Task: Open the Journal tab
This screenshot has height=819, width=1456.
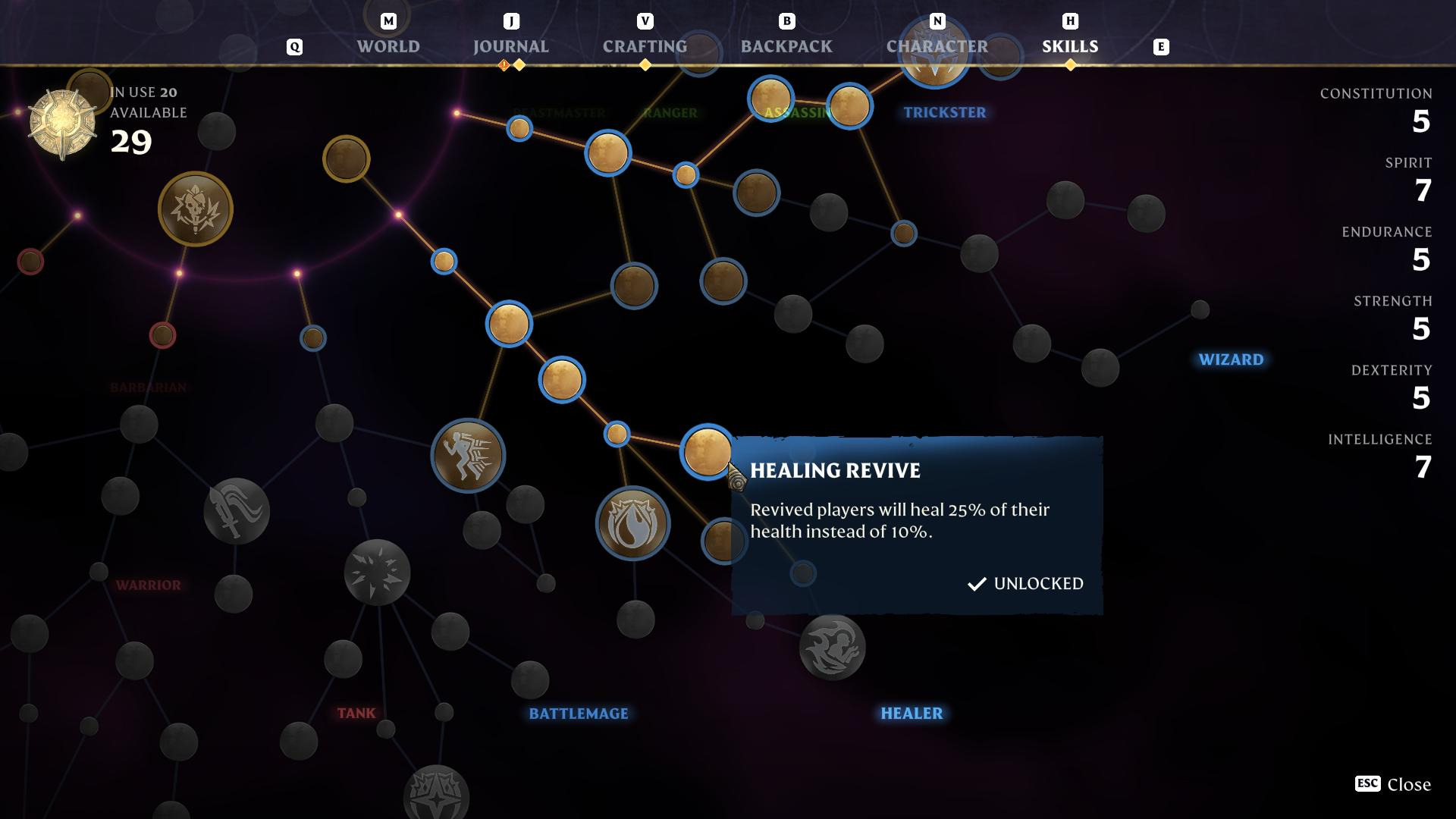Action: click(x=510, y=46)
